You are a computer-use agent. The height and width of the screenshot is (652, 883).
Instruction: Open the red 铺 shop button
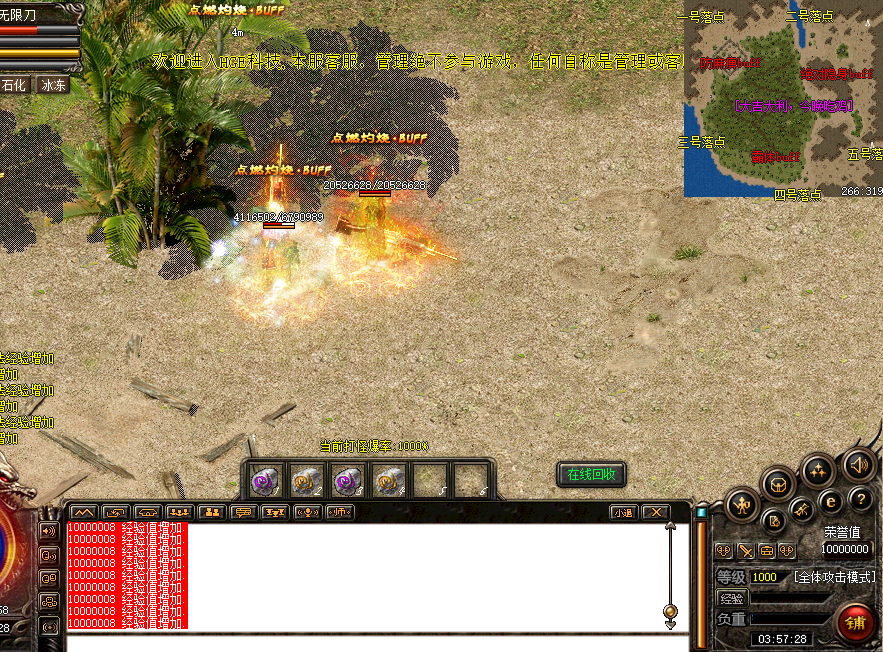(856, 622)
